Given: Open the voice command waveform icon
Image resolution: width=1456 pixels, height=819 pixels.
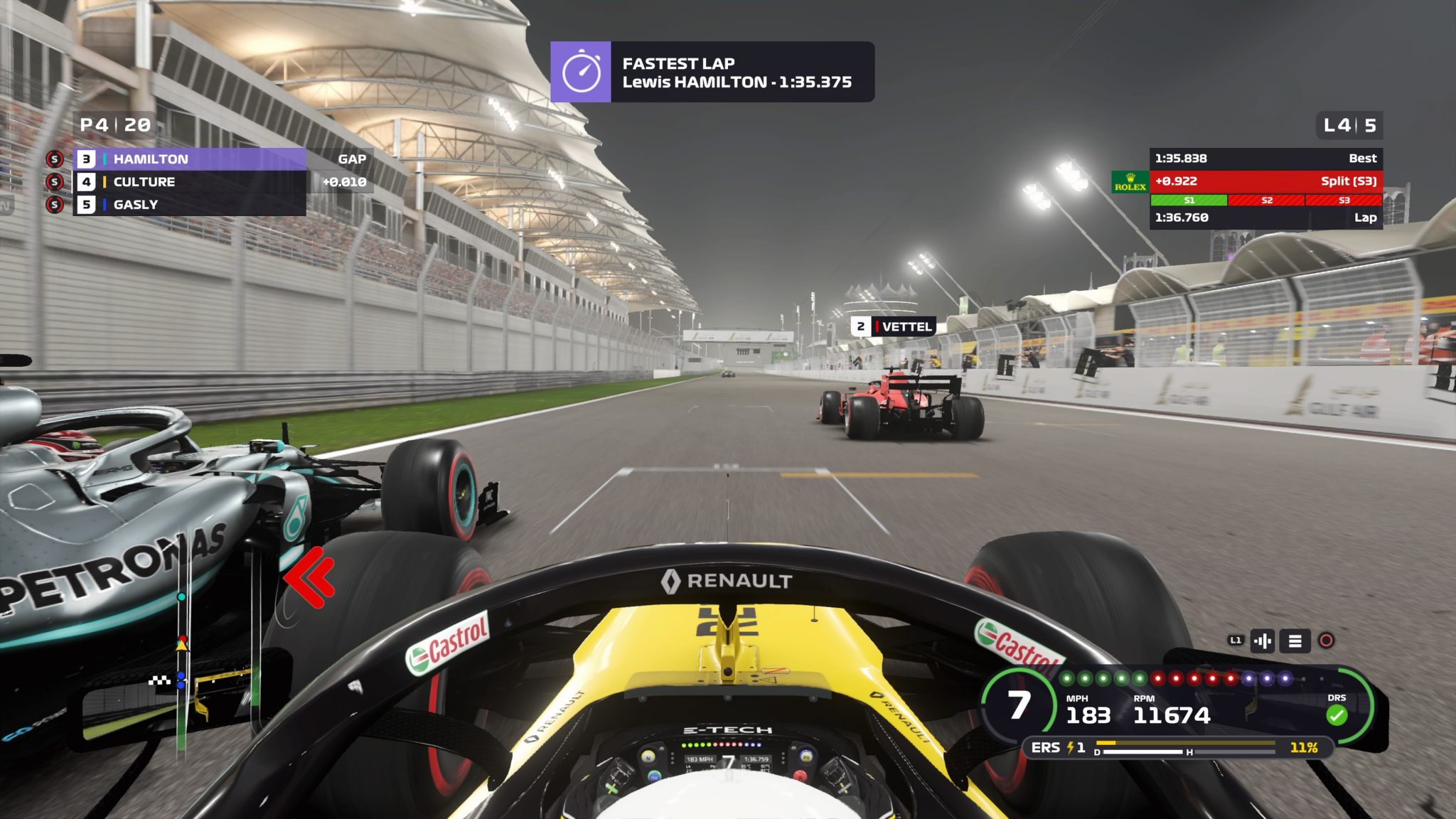Looking at the screenshot, I should (x=1263, y=641).
